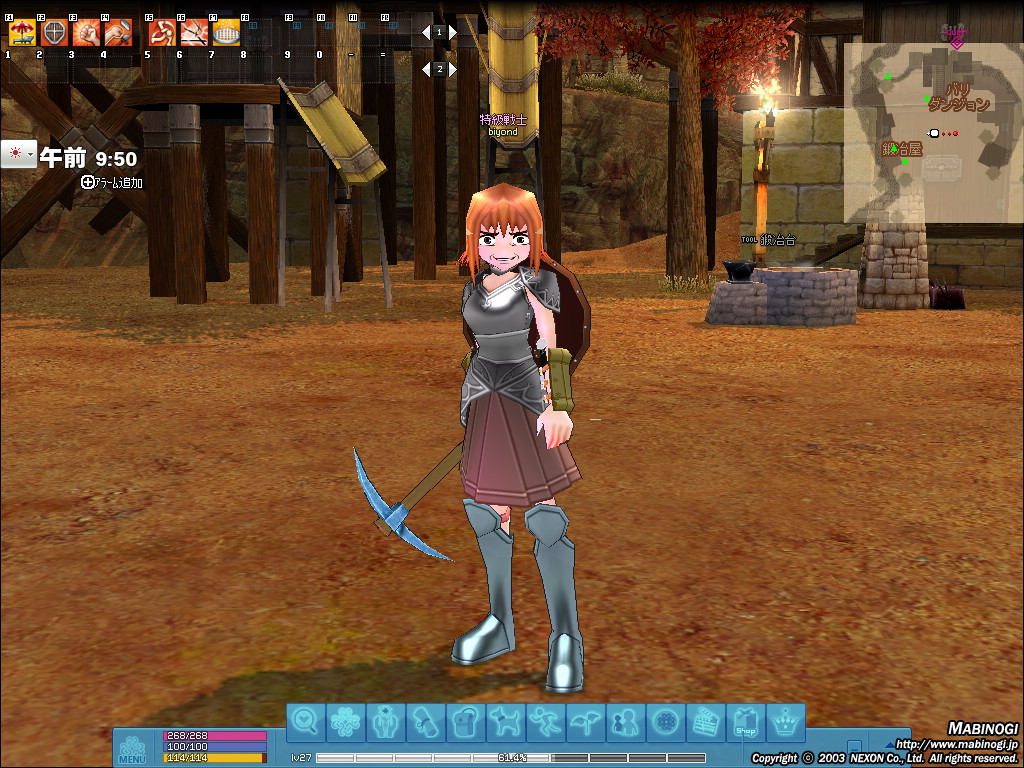Screen dimensions: 1024x768
Task: Click the Japanese add-alarm button under the clock
Action: click(x=112, y=183)
